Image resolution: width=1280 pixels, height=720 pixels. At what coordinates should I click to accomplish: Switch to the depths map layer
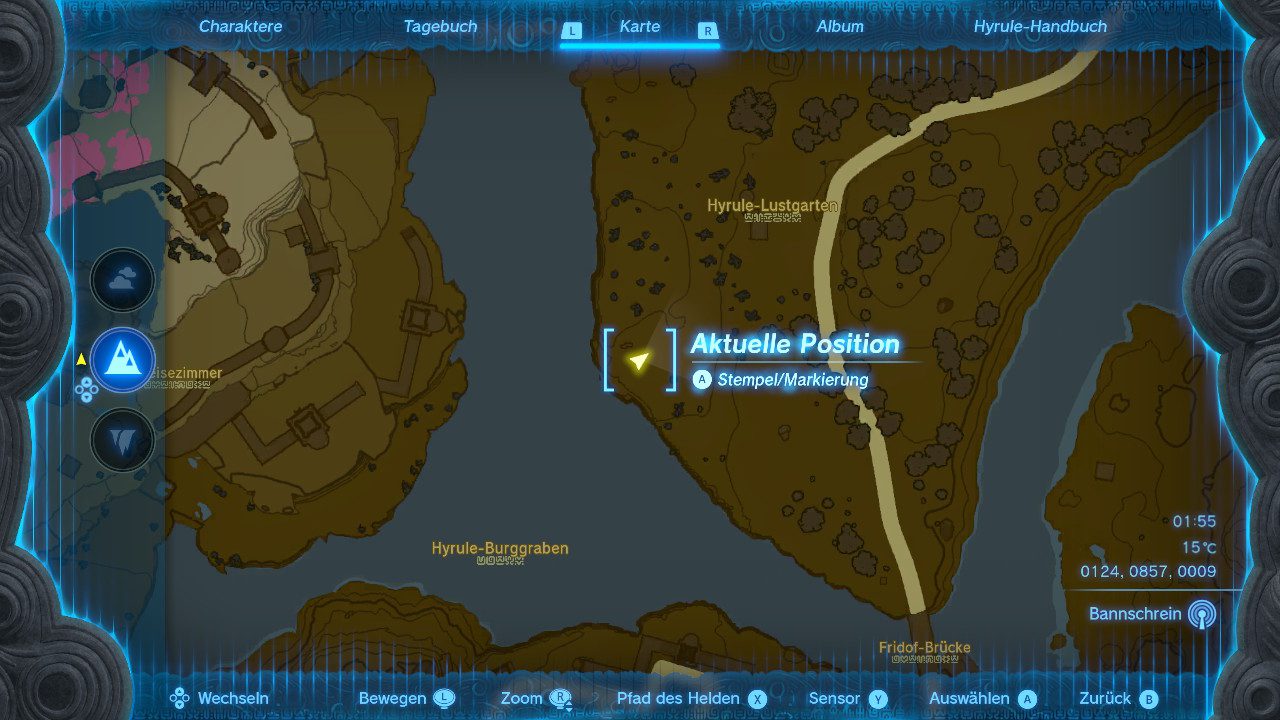[x=123, y=439]
